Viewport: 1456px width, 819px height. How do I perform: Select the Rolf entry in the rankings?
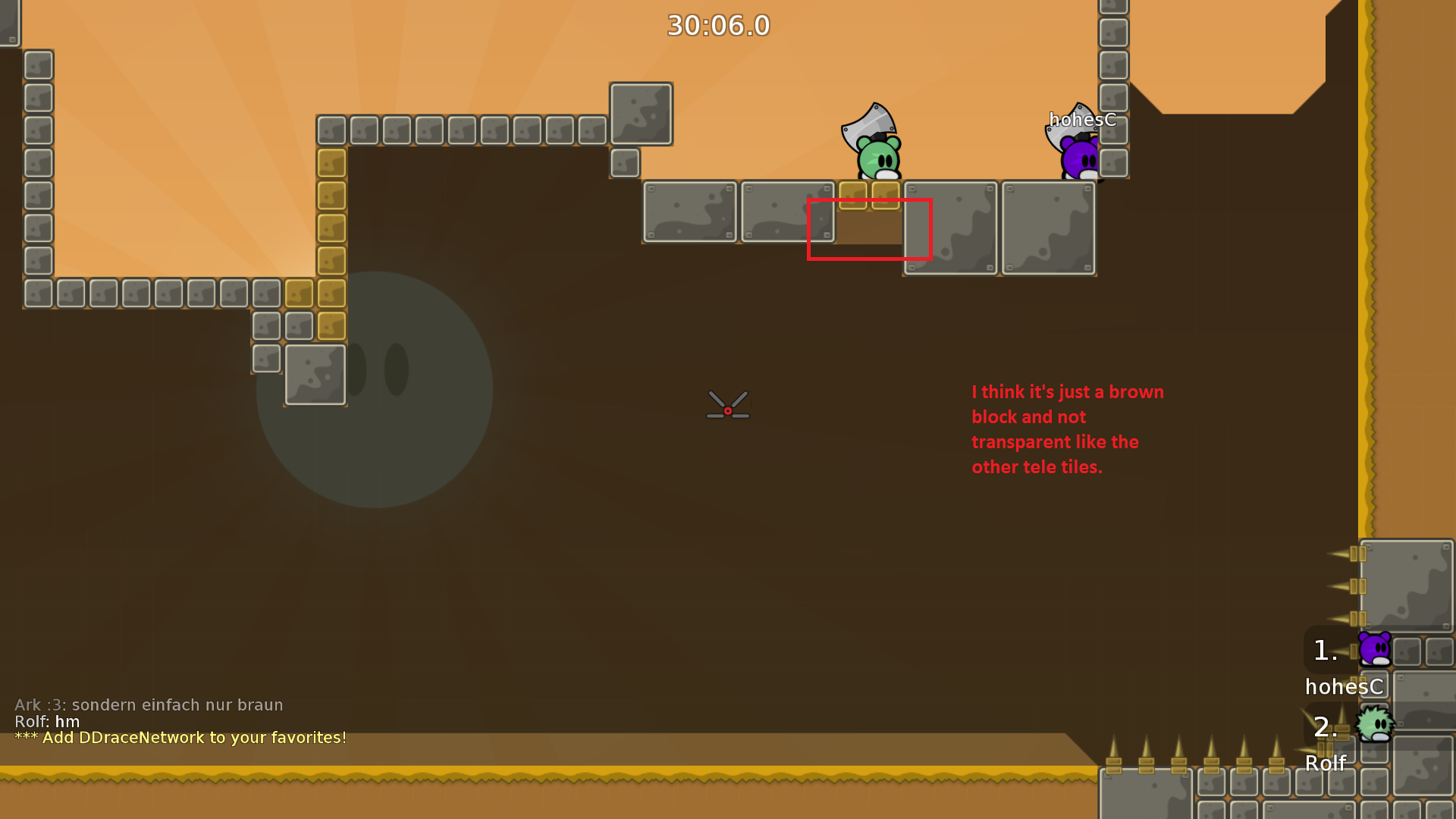[1325, 763]
